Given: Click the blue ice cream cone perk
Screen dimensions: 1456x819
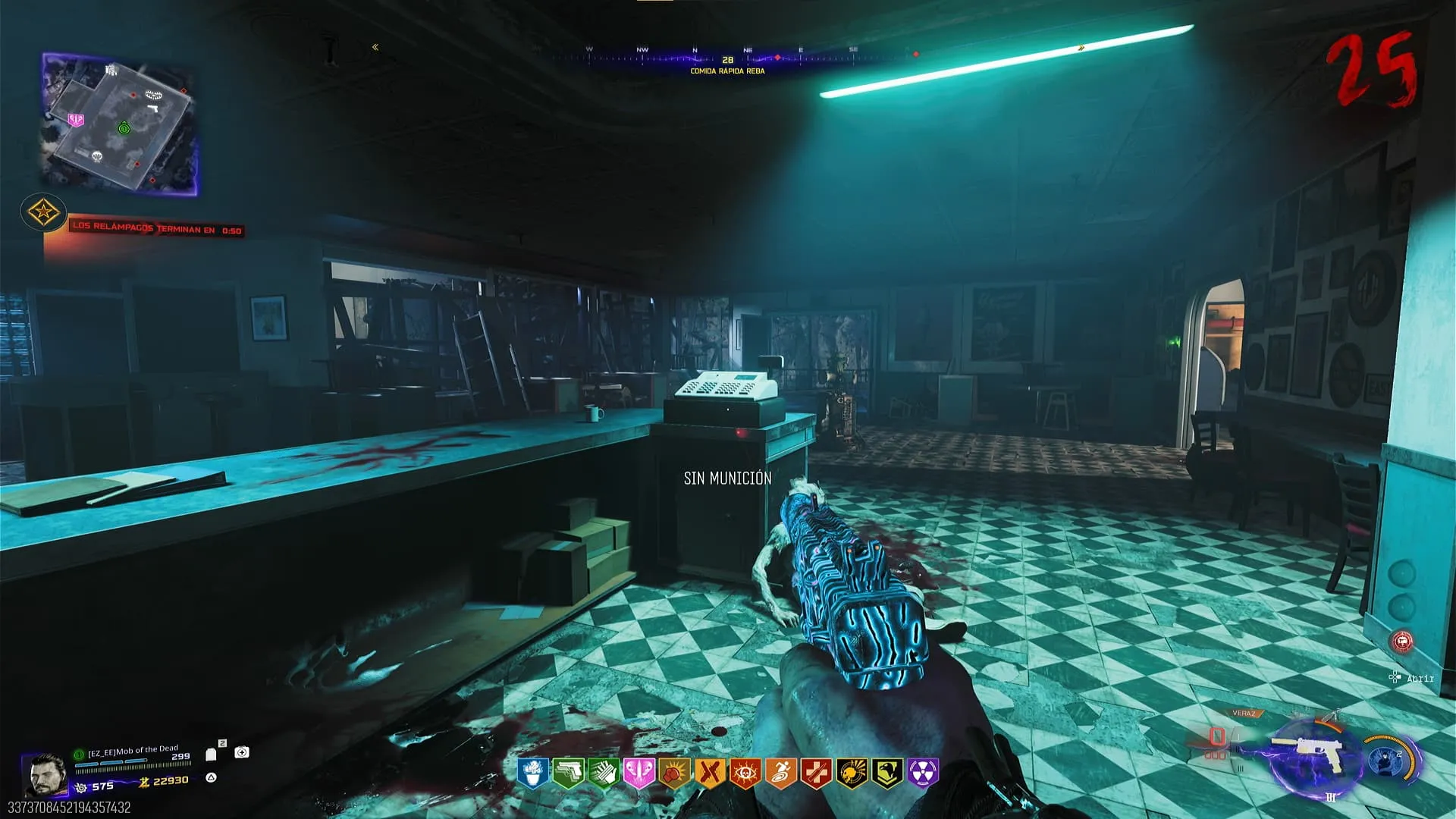Looking at the screenshot, I should click(533, 773).
